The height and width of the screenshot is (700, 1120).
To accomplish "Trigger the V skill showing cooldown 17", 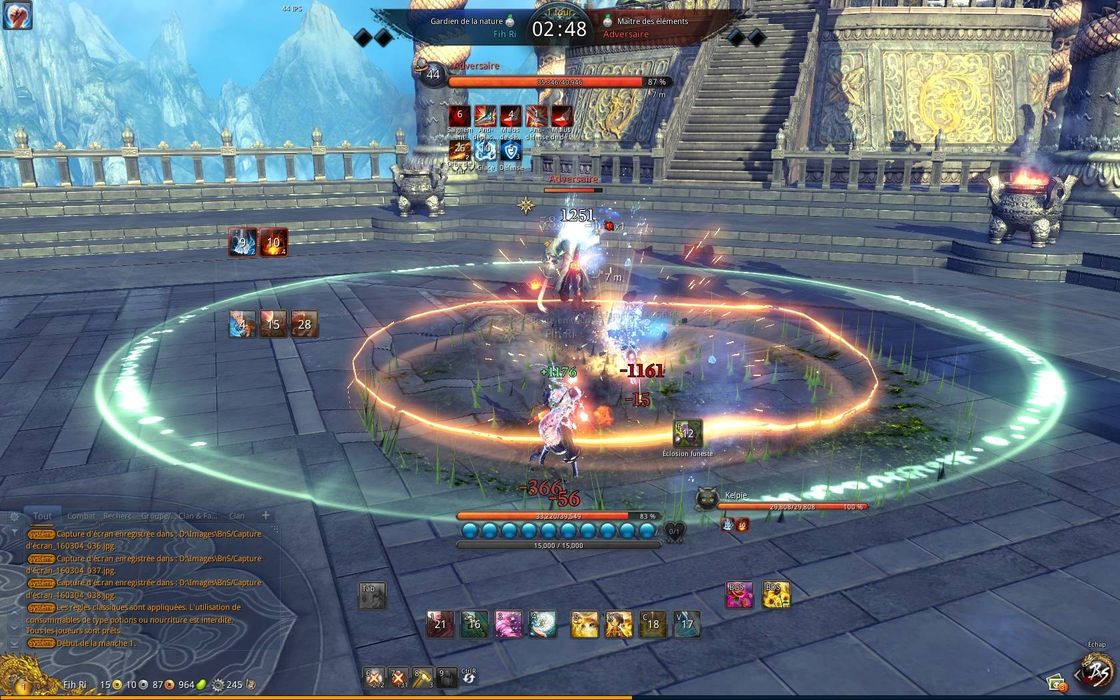I will point(686,624).
